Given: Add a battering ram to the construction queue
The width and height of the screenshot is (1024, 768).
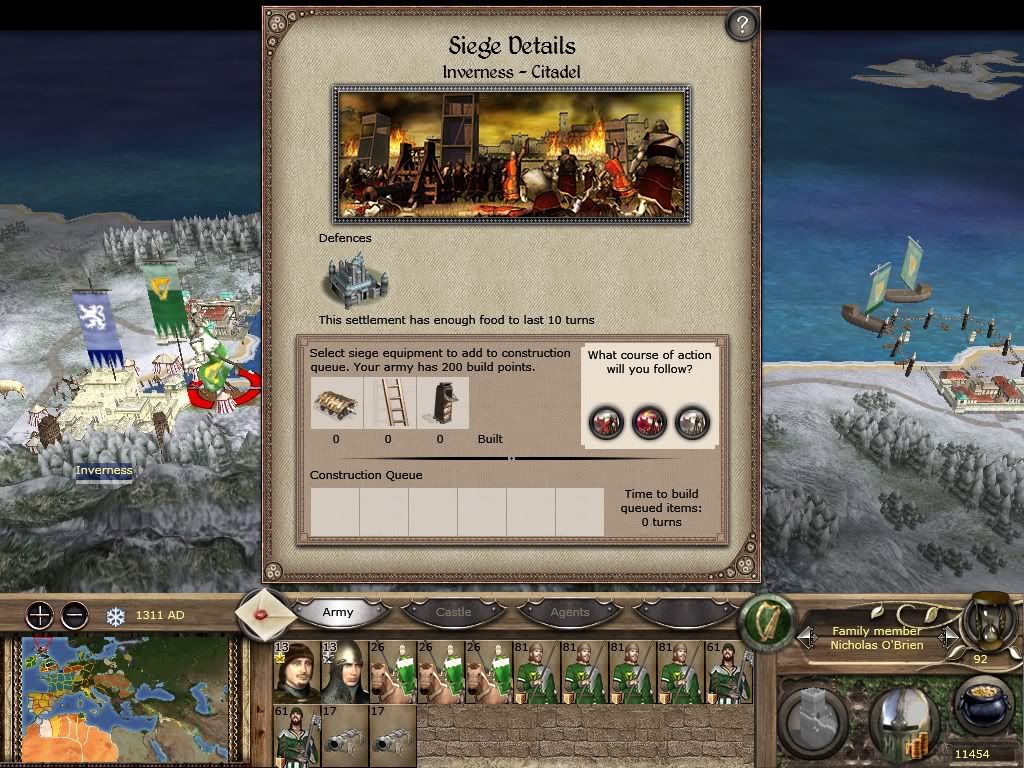Looking at the screenshot, I should (335, 403).
